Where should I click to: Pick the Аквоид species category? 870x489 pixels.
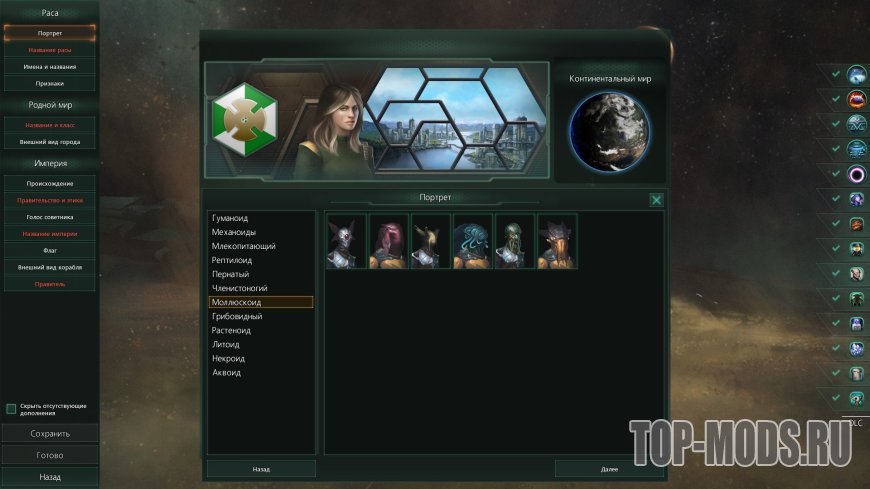[x=226, y=372]
